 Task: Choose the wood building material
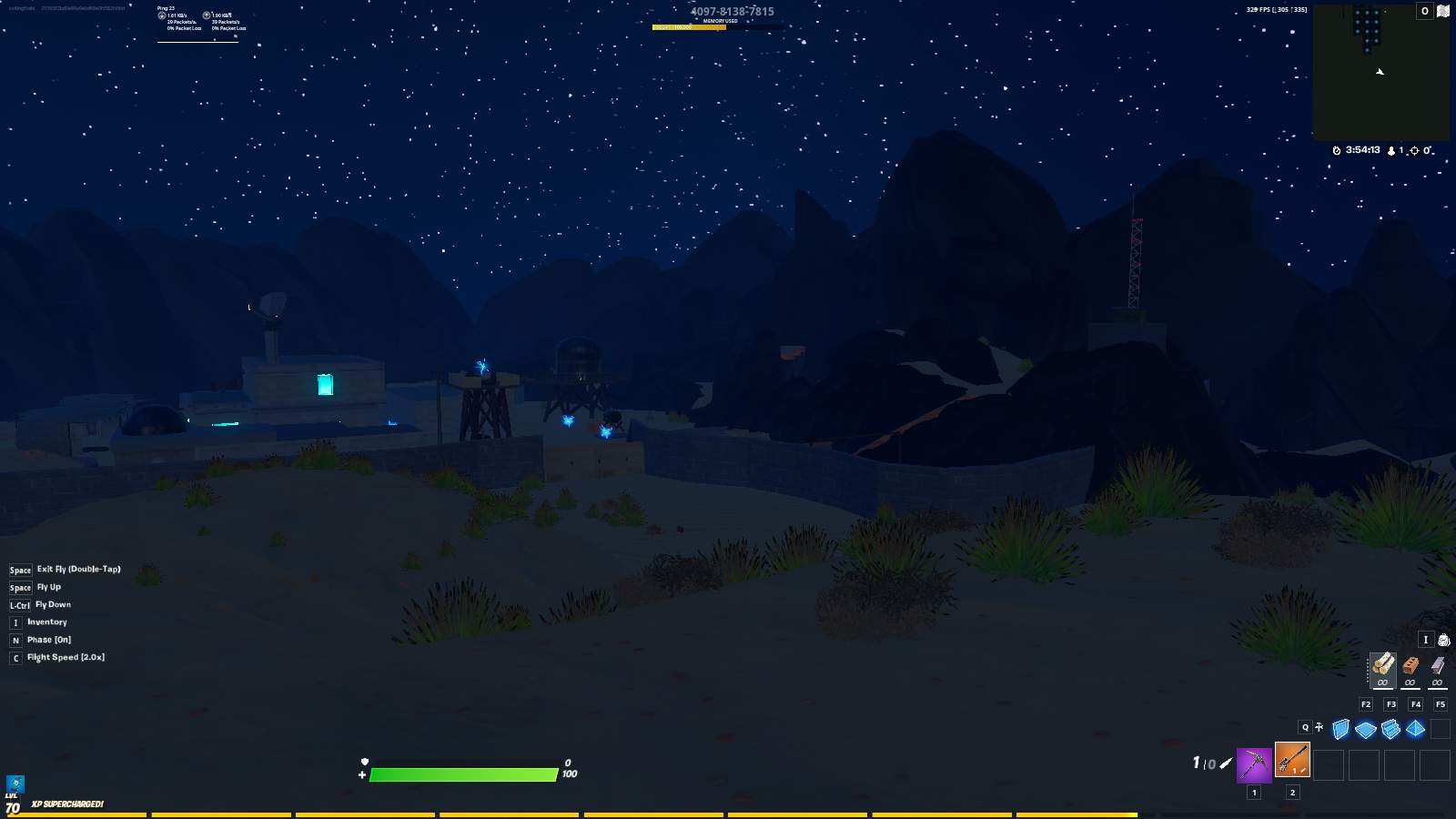click(1383, 667)
